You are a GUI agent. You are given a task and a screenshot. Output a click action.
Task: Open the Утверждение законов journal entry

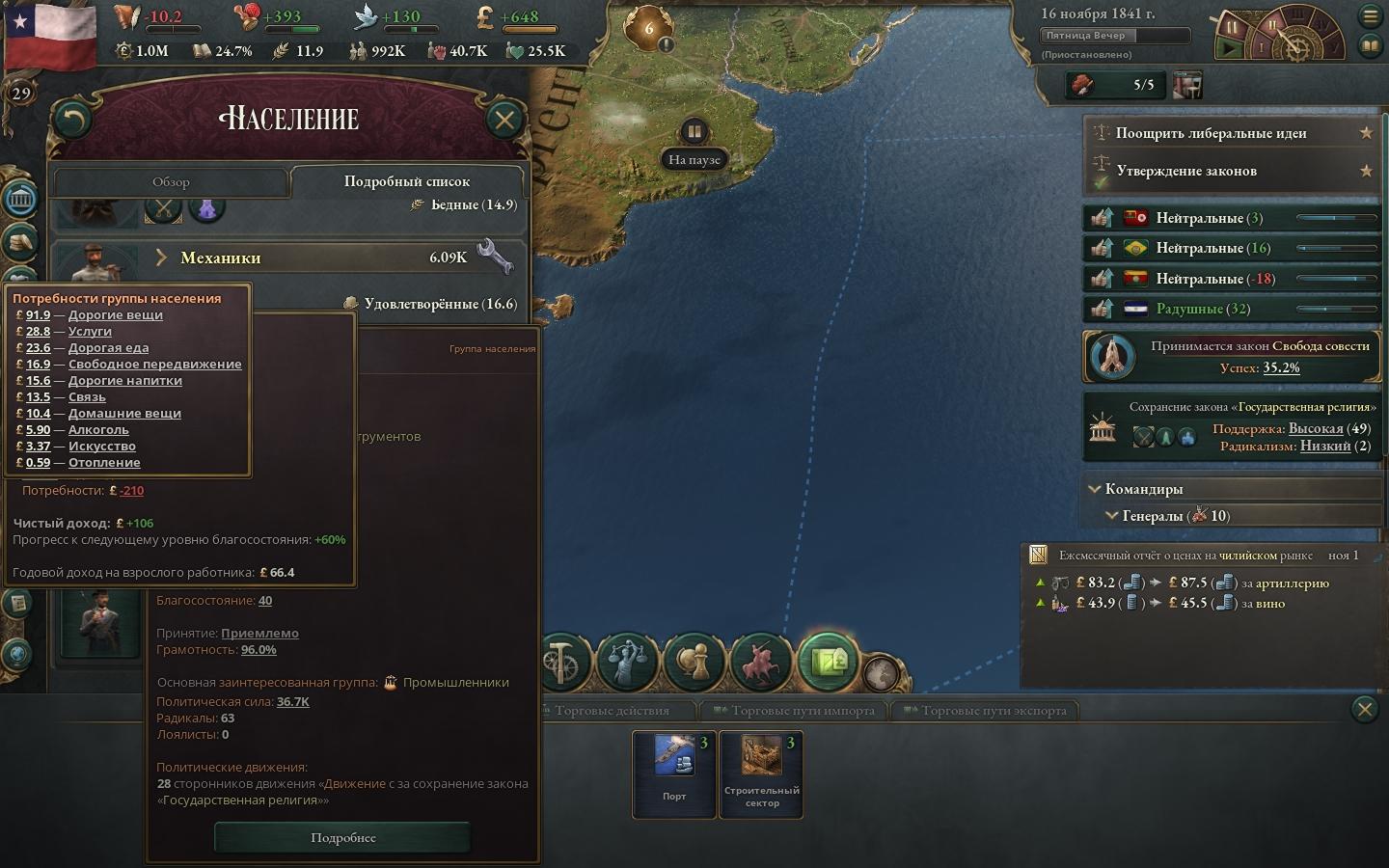[1185, 171]
